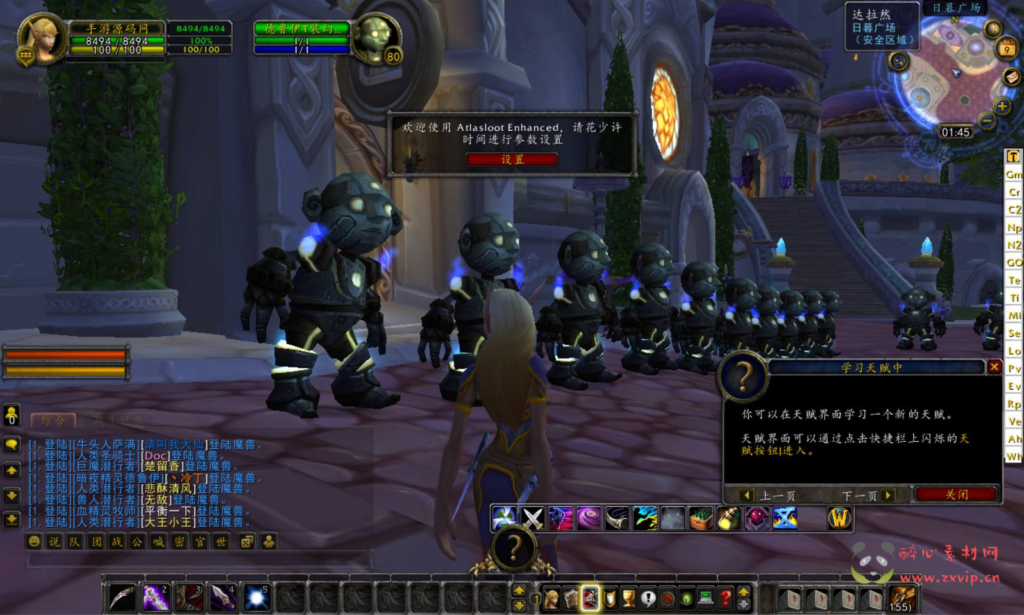The width and height of the screenshot is (1024, 615).
Task: Open the Gm entry in the right sidebar
Action: (x=1014, y=174)
